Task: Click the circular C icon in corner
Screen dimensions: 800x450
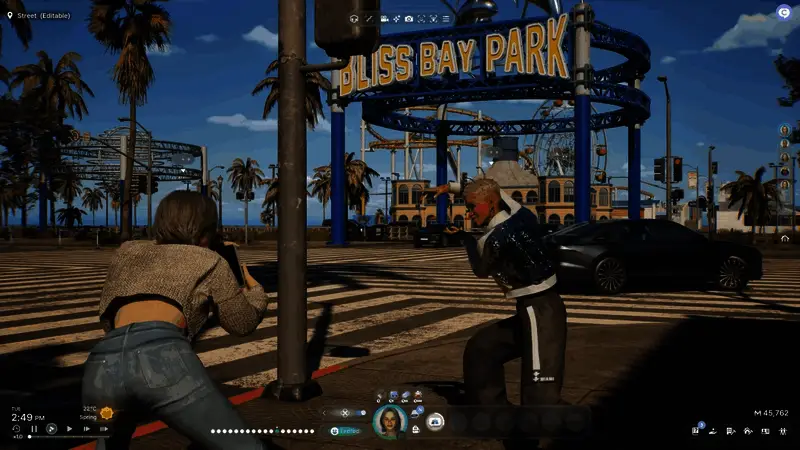Action: coord(784,13)
